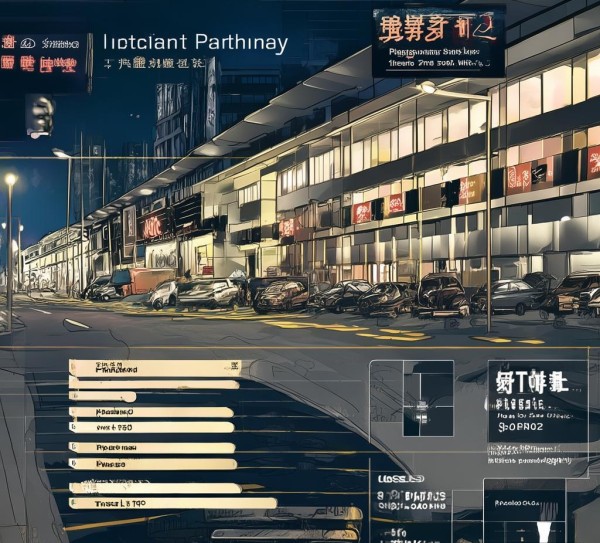Select the bottom longest menu bar
The width and height of the screenshot is (600, 543).
[x=172, y=503]
